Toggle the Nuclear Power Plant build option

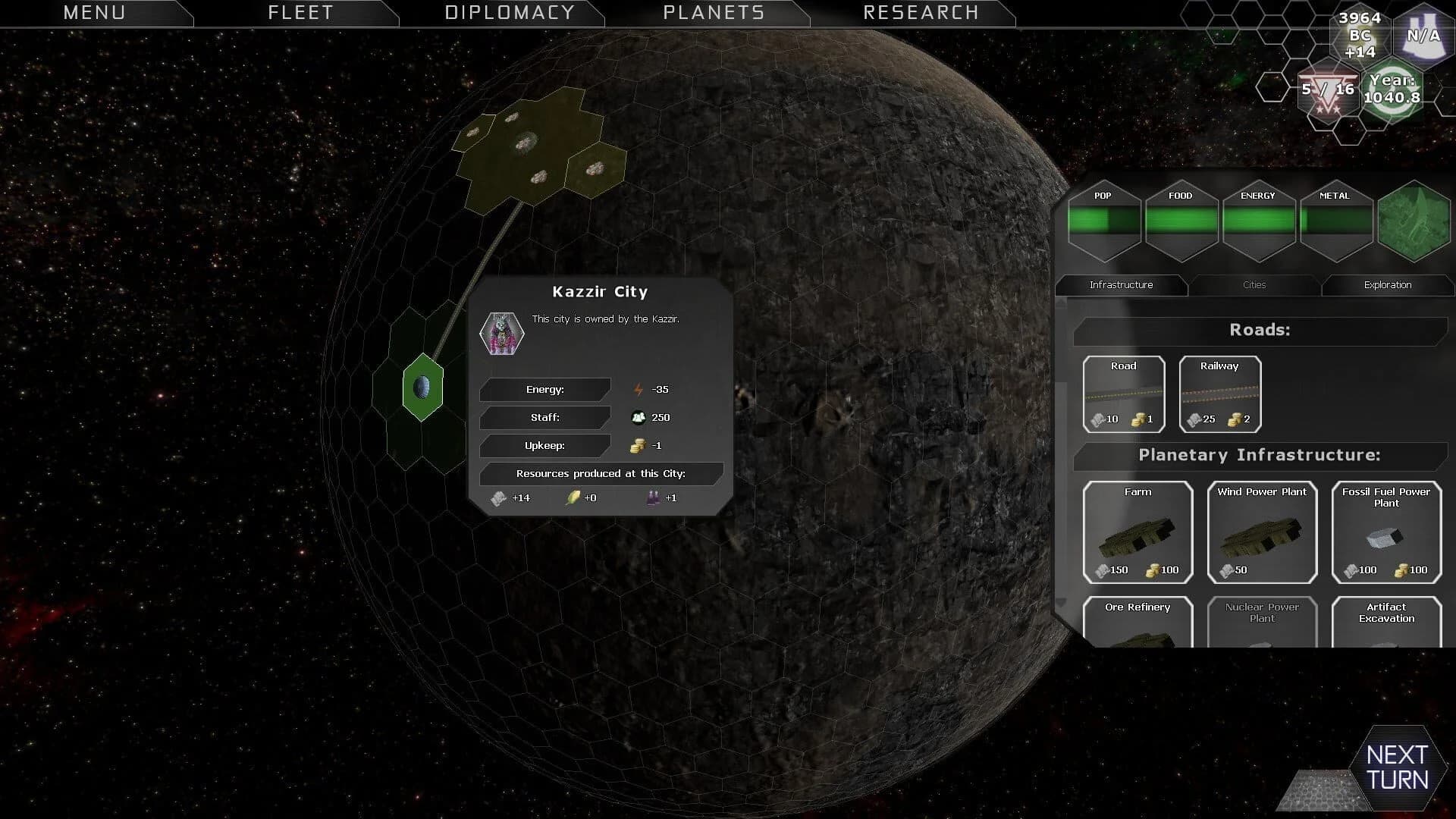coord(1261,623)
